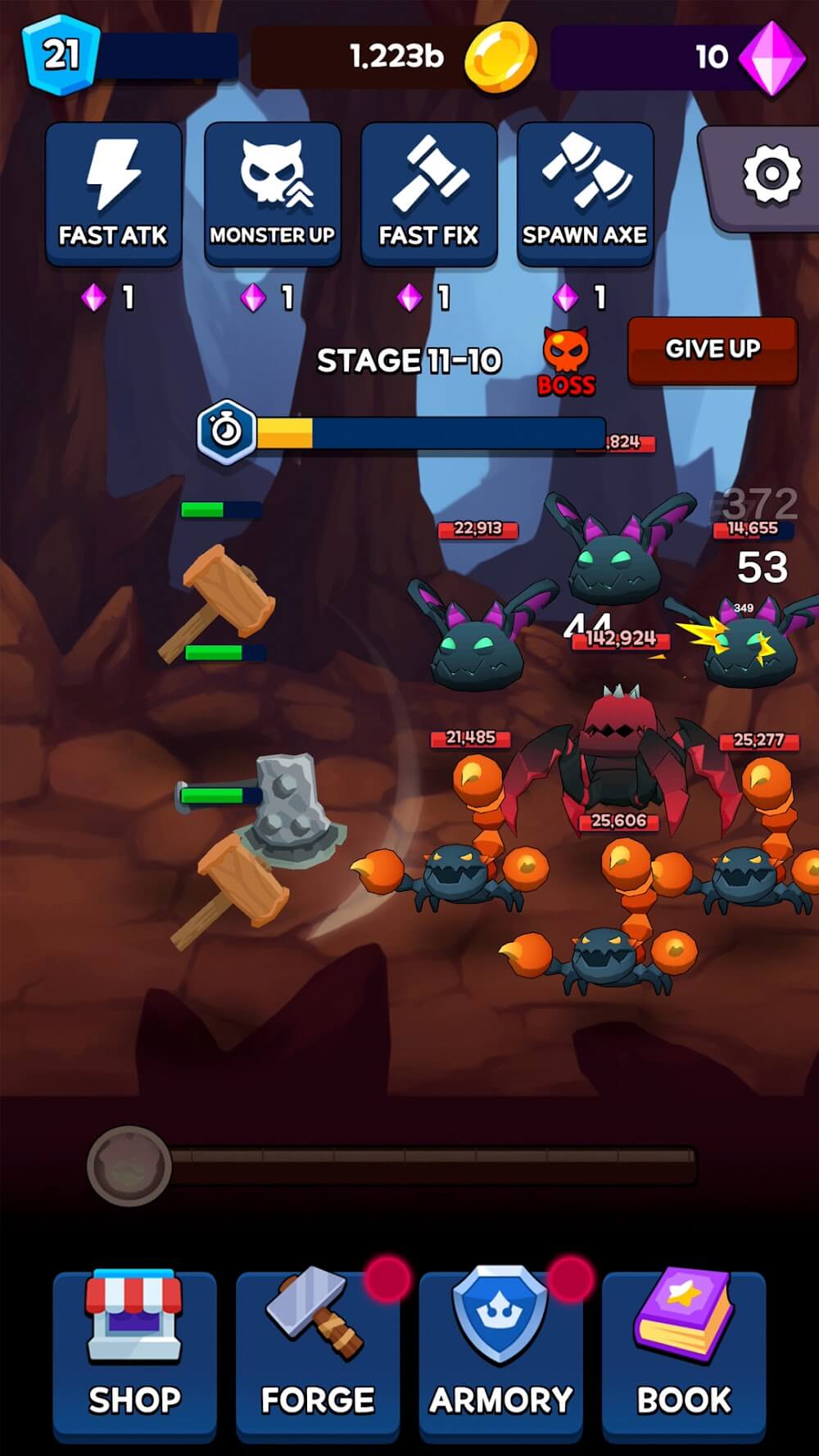The height and width of the screenshot is (1456, 819).
Task: Open the gear settings menu
Action: coord(769,174)
